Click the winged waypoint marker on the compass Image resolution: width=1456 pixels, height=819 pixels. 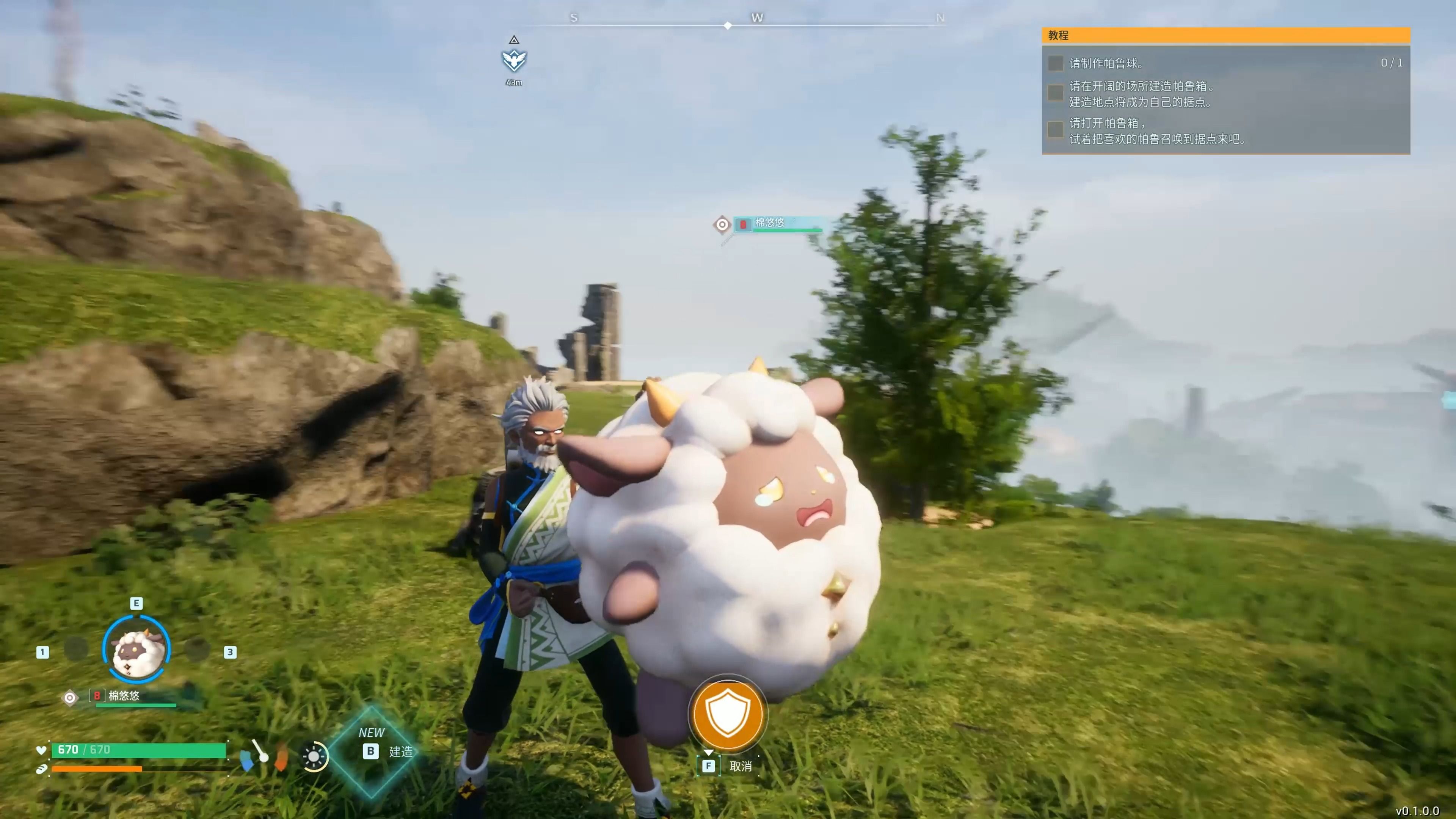(514, 60)
